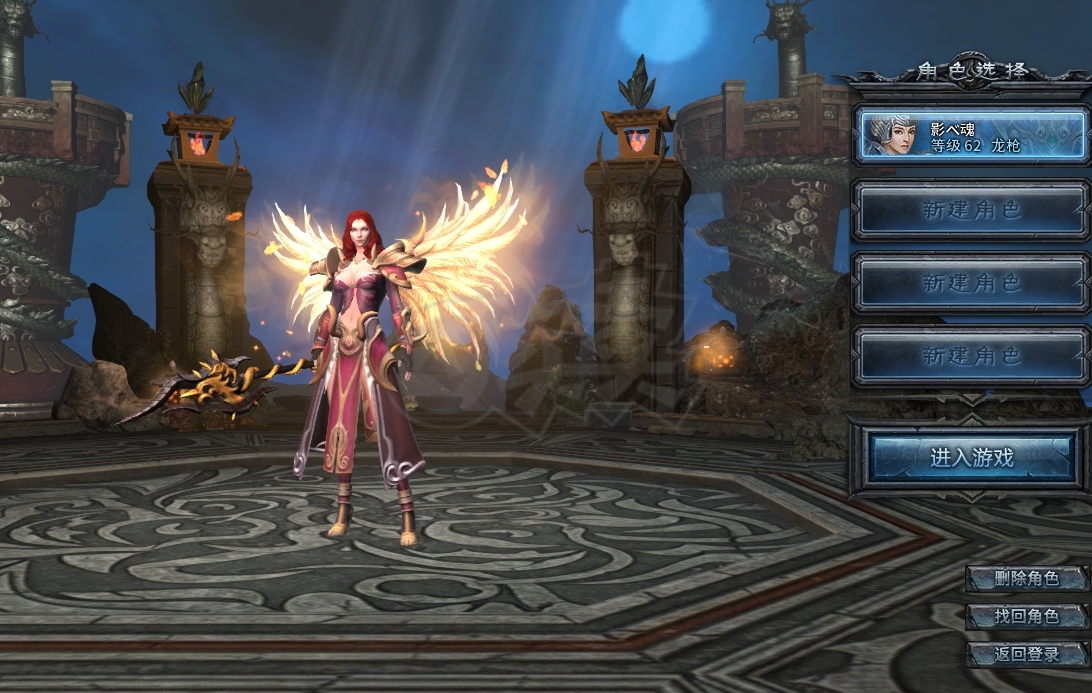Return to login with 返回登录
1092x693 pixels.
tap(1026, 654)
